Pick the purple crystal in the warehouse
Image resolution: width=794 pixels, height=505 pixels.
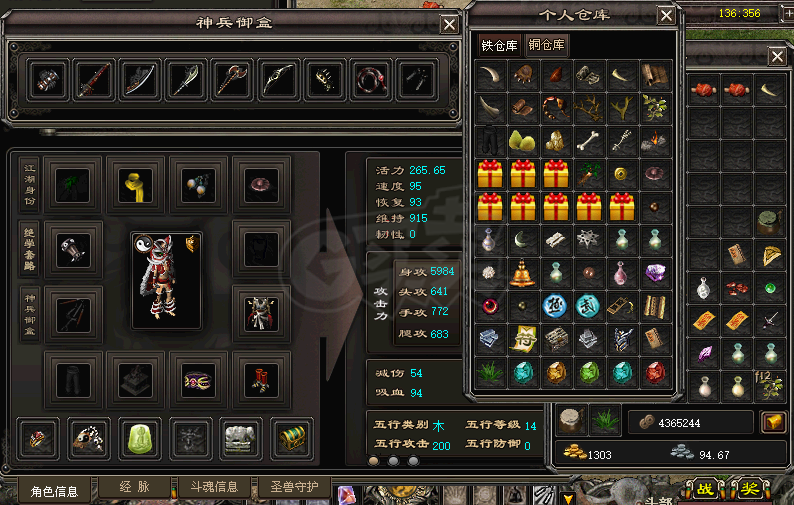click(x=655, y=272)
